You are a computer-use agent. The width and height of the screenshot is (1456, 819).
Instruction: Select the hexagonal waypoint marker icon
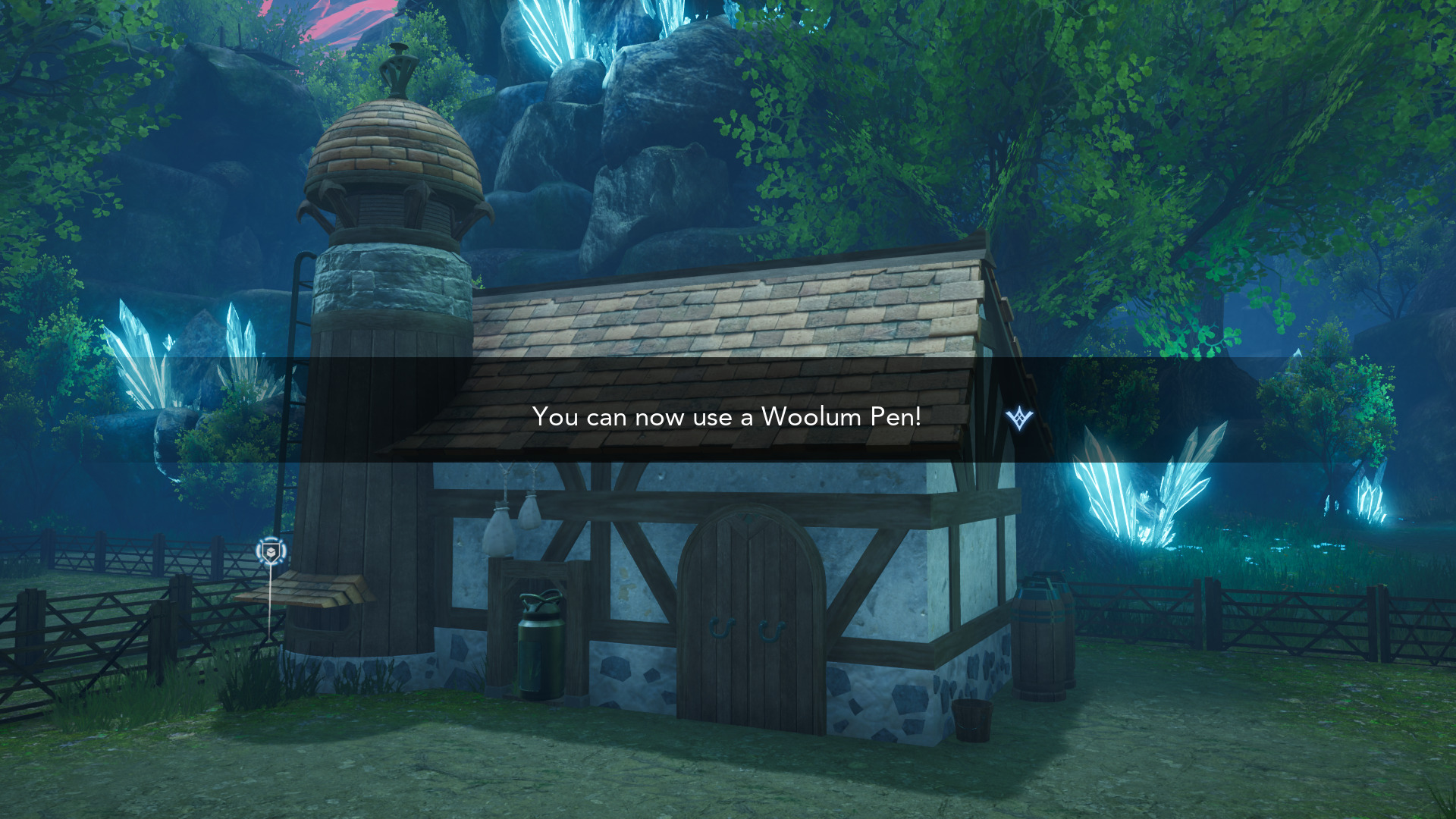click(271, 551)
